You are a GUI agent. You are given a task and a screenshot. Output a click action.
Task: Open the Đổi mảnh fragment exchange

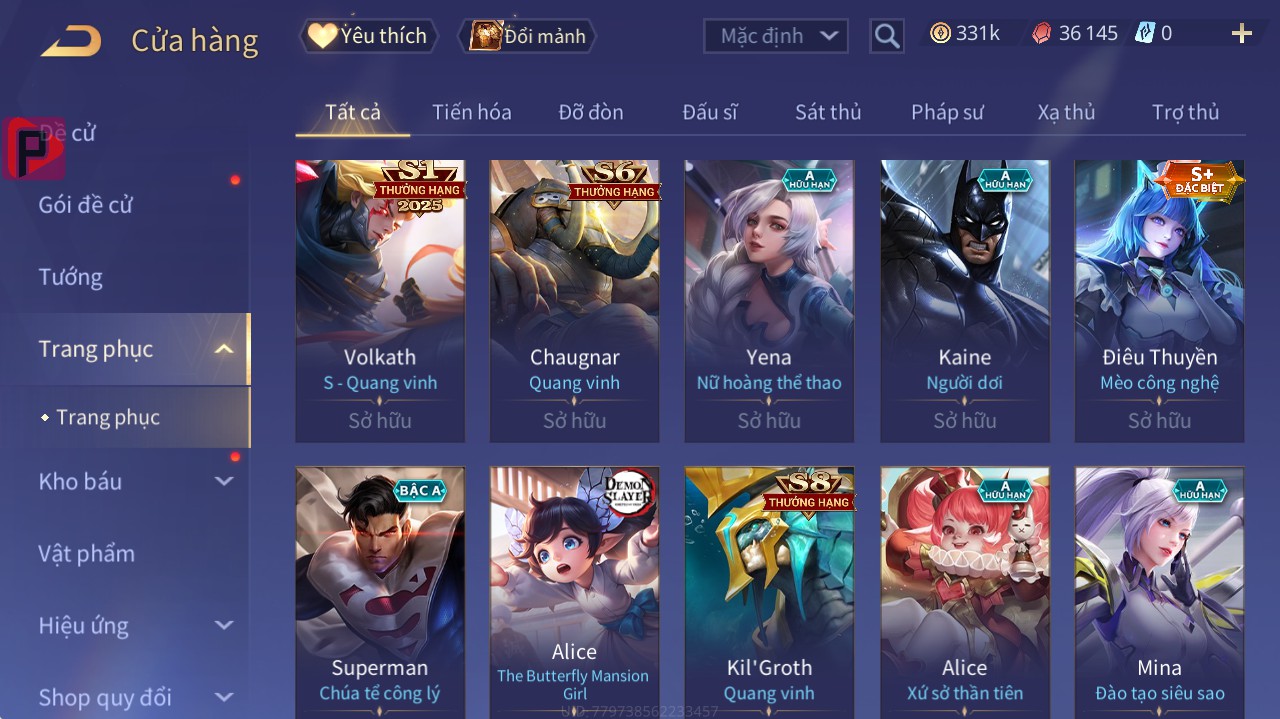click(528, 36)
